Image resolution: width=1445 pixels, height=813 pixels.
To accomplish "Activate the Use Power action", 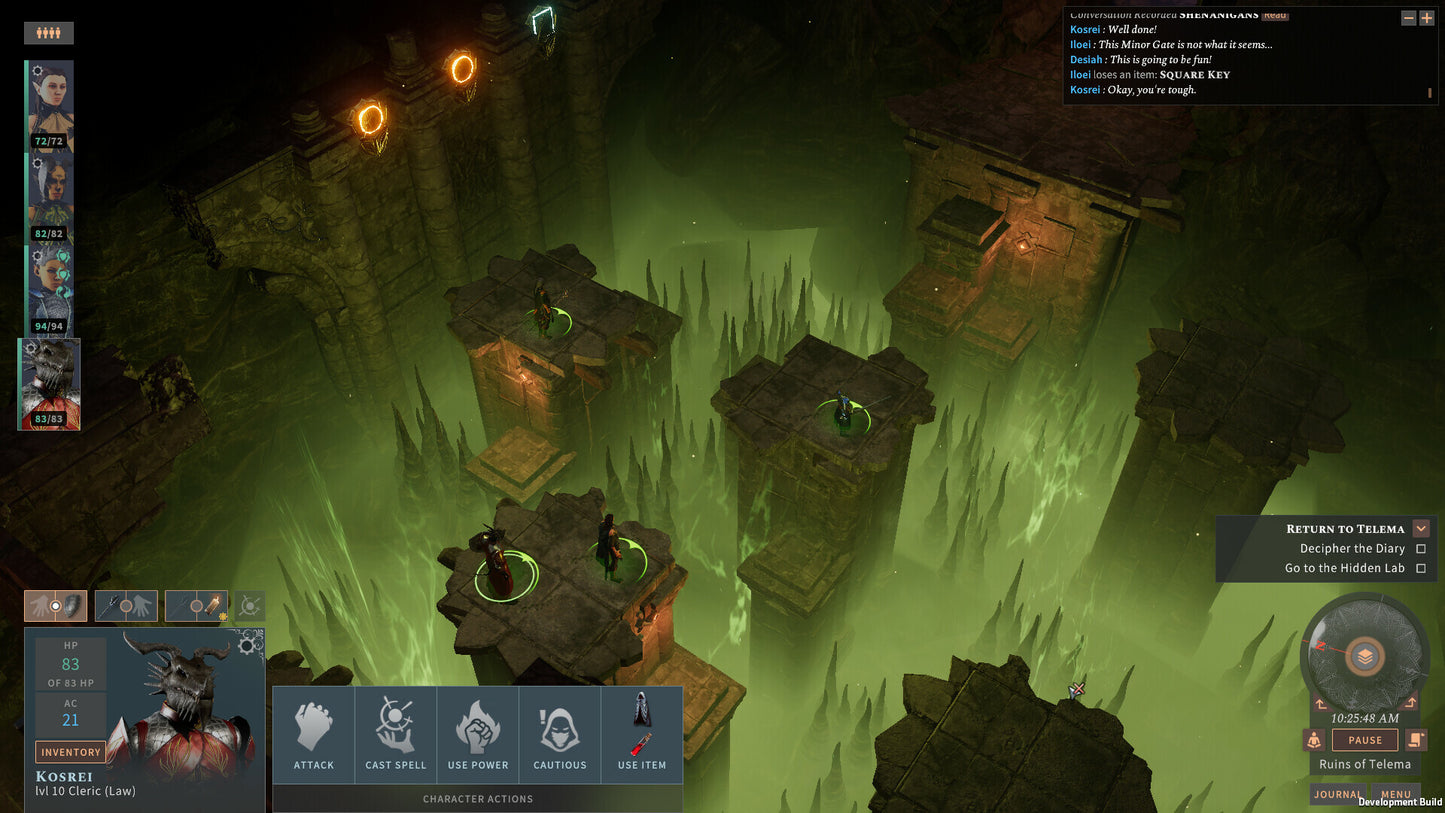I will point(478,733).
